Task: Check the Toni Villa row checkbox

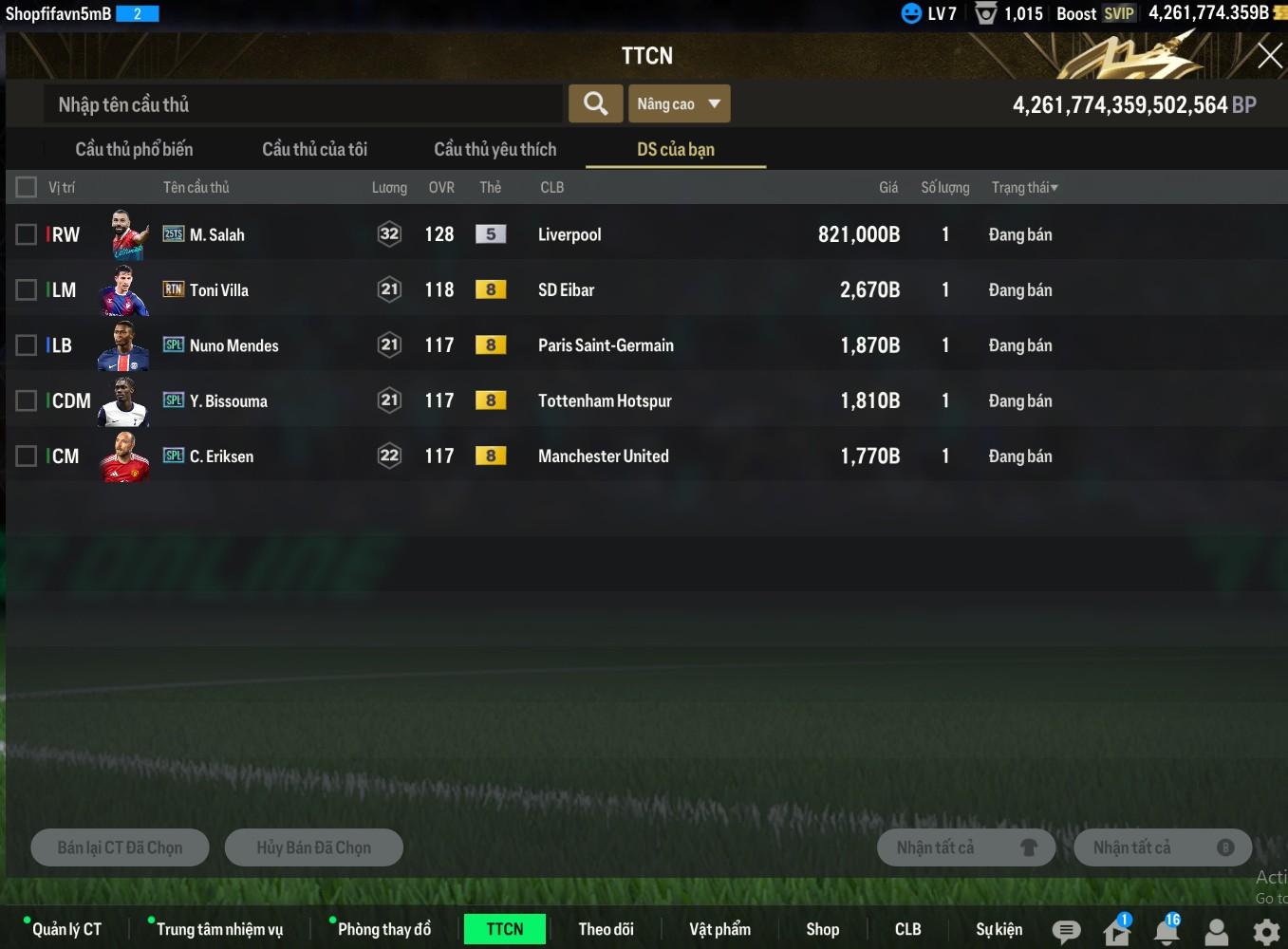Action: [27, 289]
